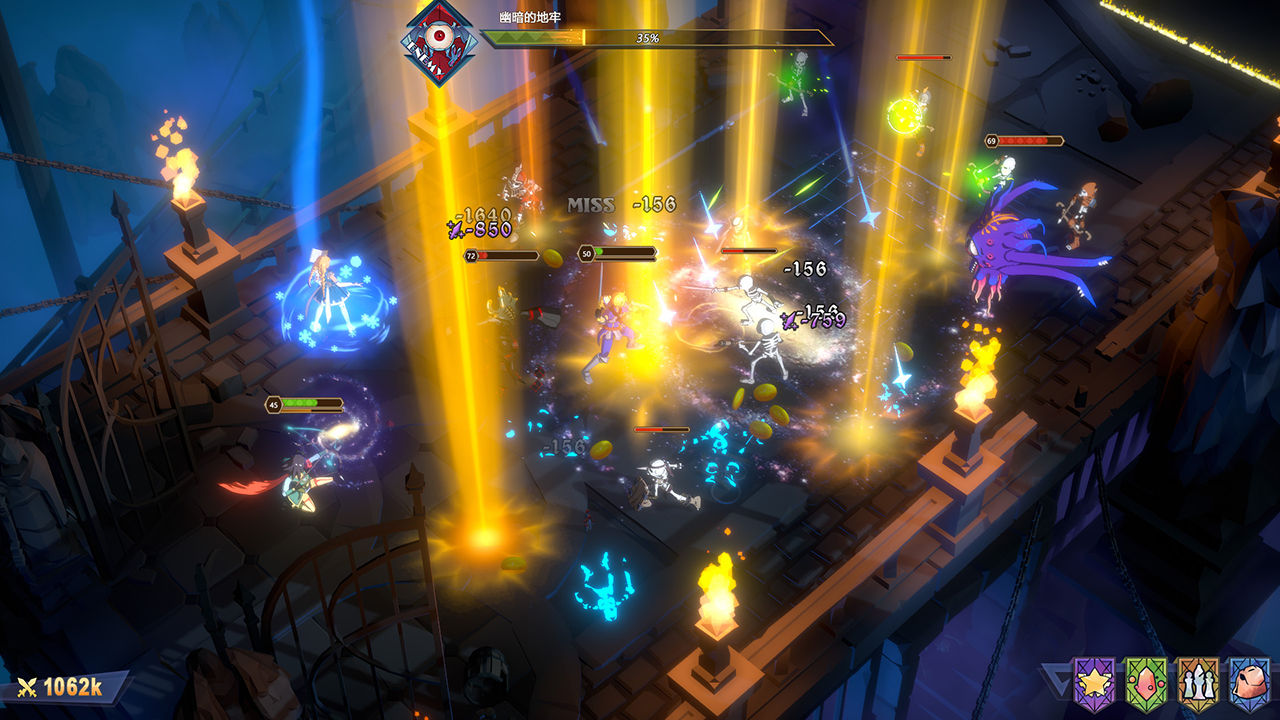This screenshot has height=720, width=1280.
Task: Open the green crystal banner icon
Action: pos(1145,684)
